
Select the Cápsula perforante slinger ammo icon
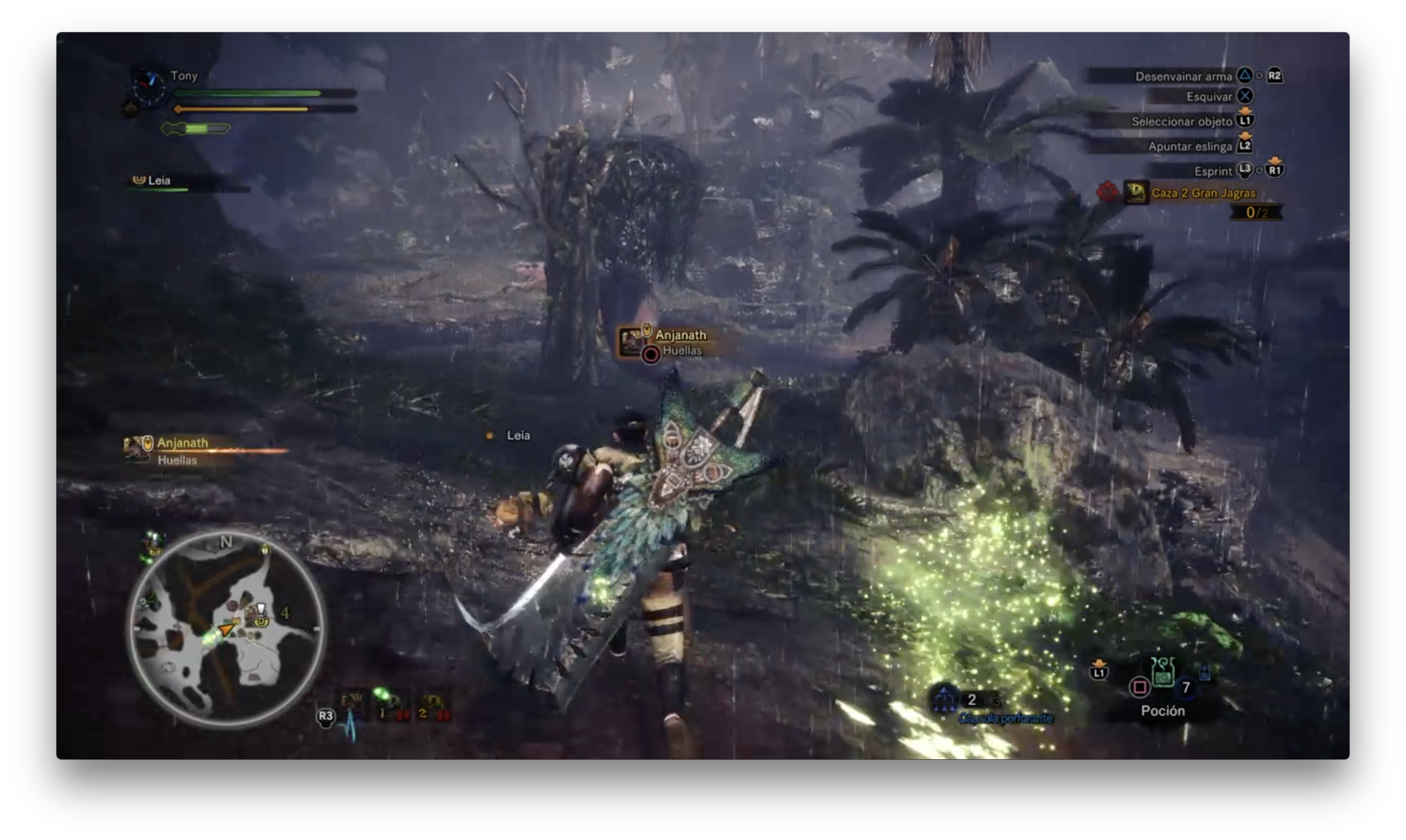click(x=944, y=700)
